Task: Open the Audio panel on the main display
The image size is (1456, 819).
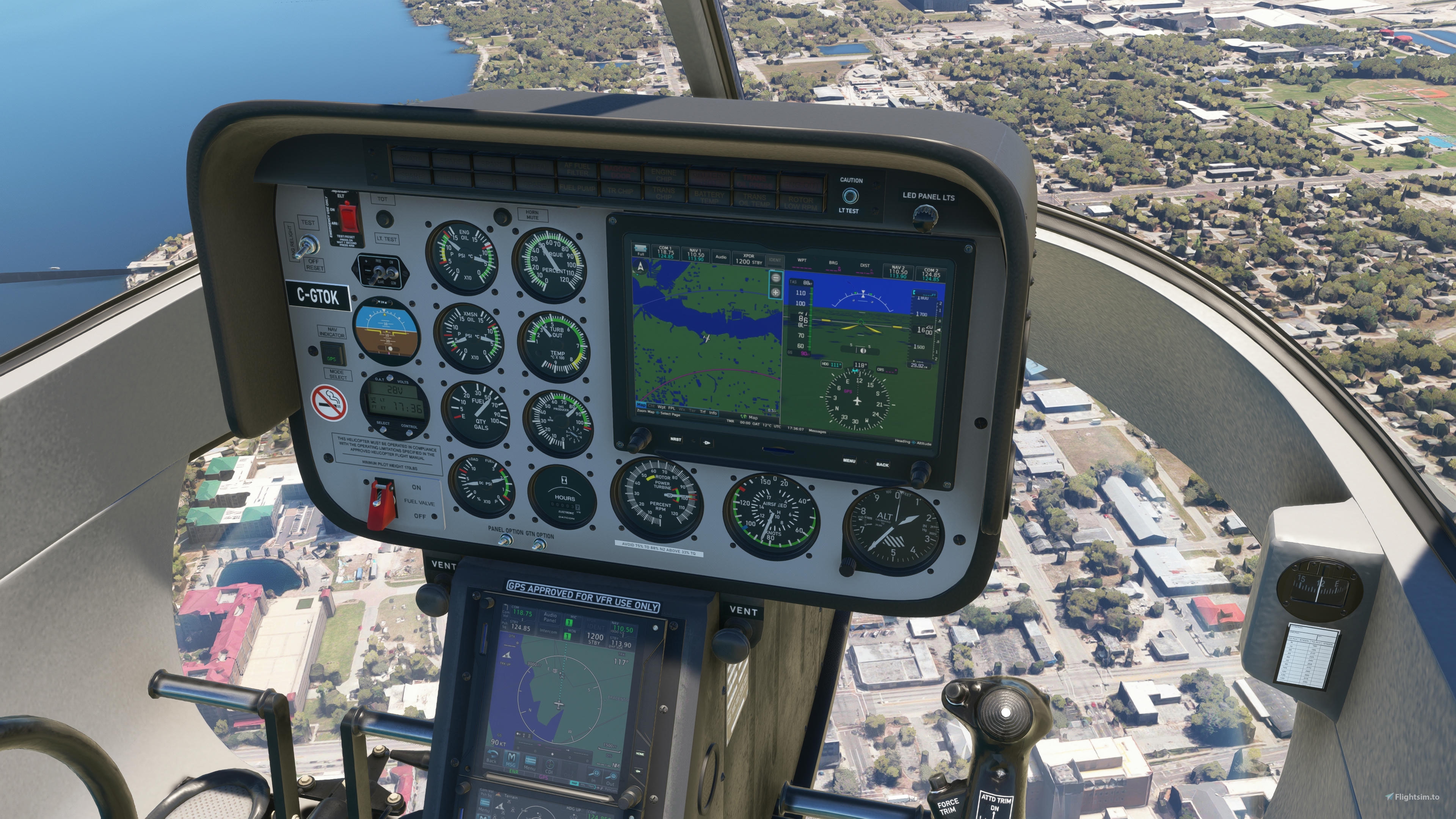Action: [x=721, y=257]
